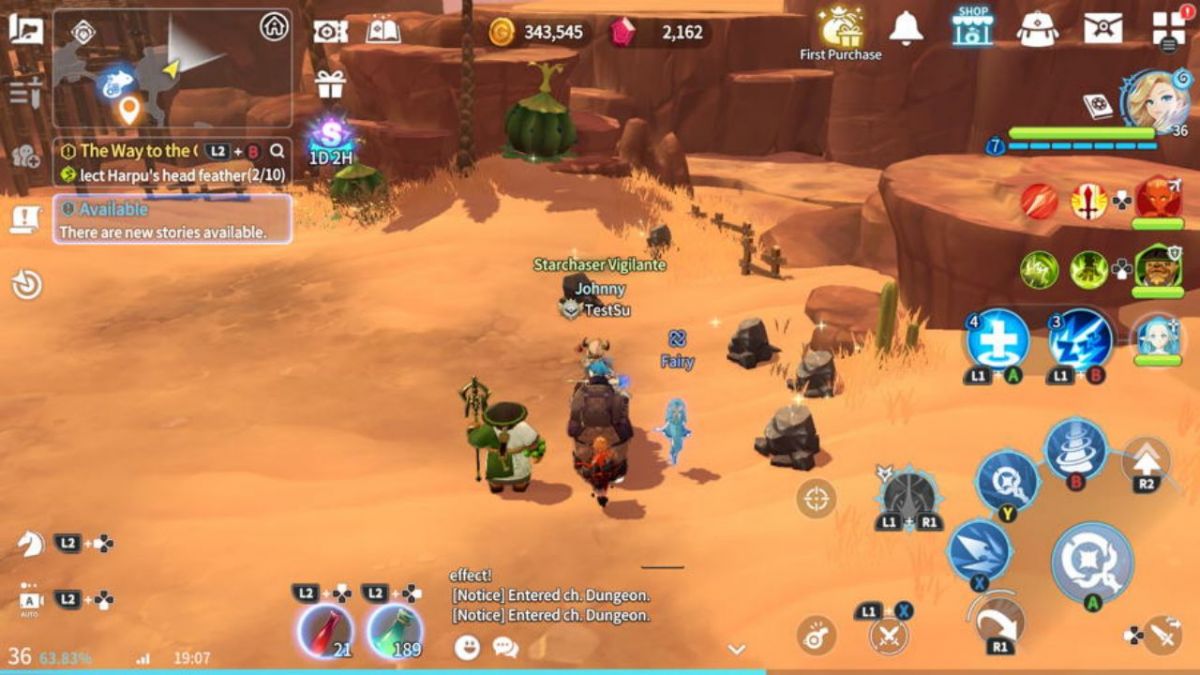Image resolution: width=1200 pixels, height=675 pixels.
Task: Use the red health potion slot
Action: [325, 630]
